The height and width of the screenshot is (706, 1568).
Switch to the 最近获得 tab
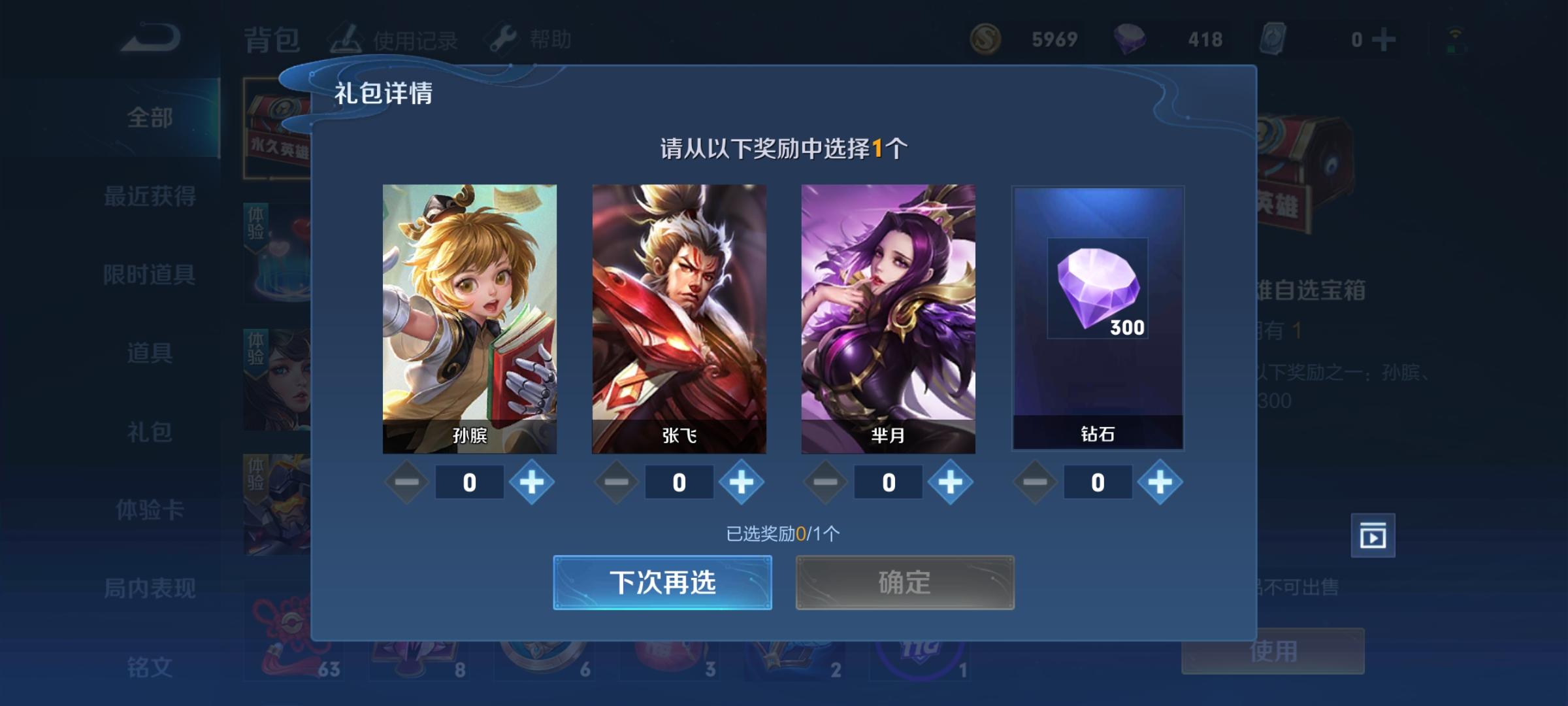click(x=150, y=197)
